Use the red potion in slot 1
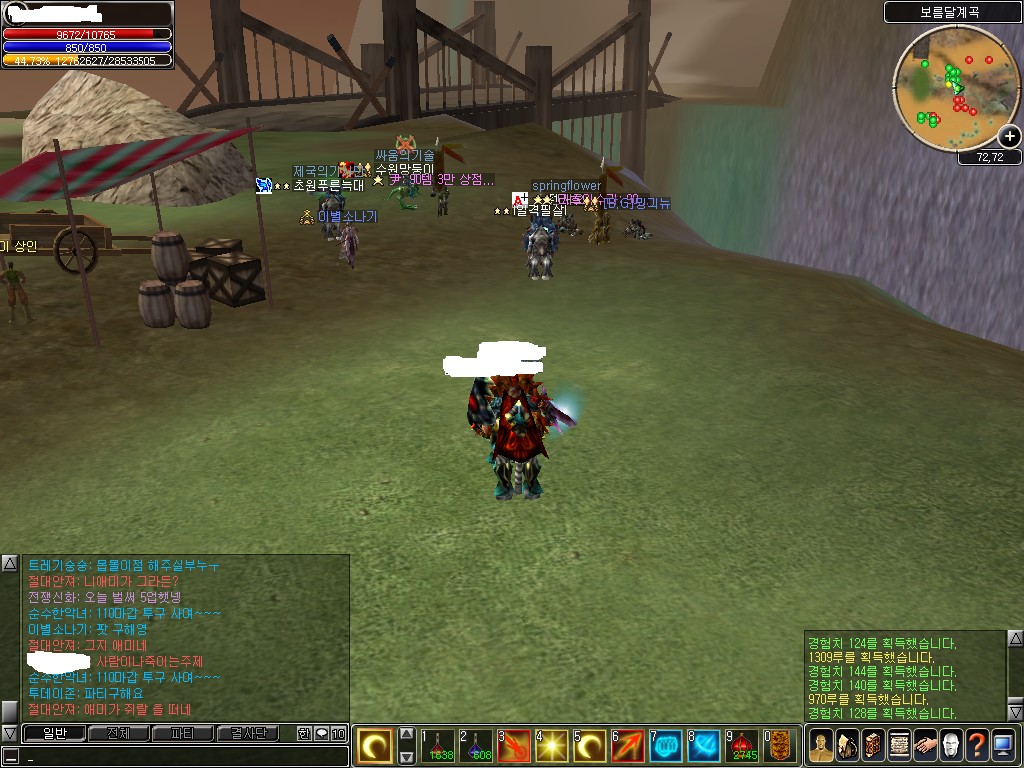Screen dimensions: 1024x768 point(437,745)
